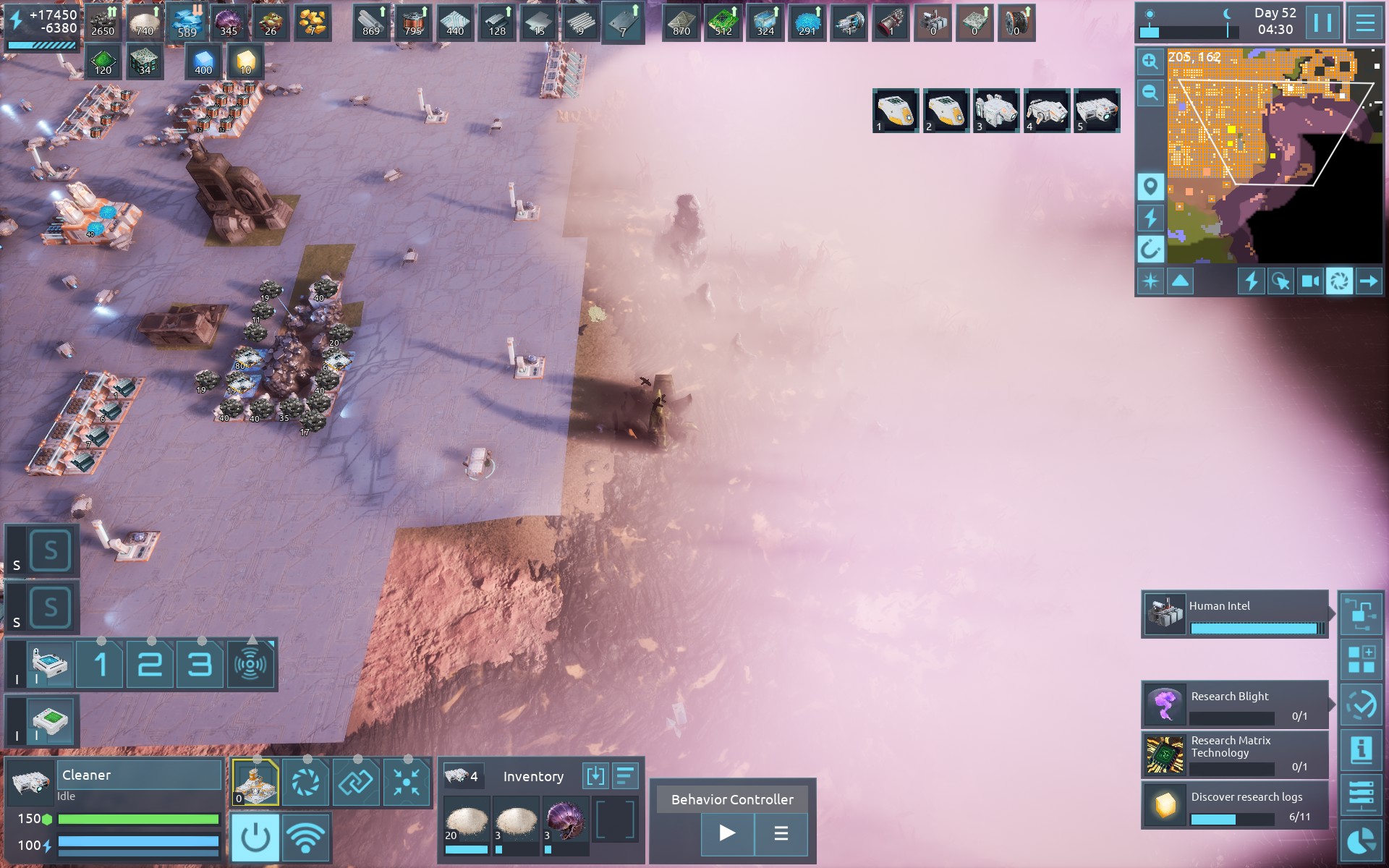Image resolution: width=1389 pixels, height=868 pixels.
Task: Open the main hamburger menu
Action: point(1364,23)
